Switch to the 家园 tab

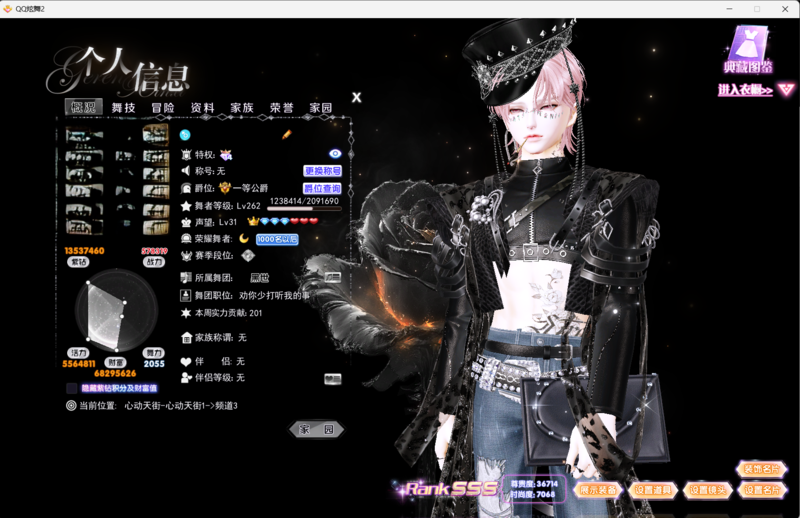(x=320, y=108)
